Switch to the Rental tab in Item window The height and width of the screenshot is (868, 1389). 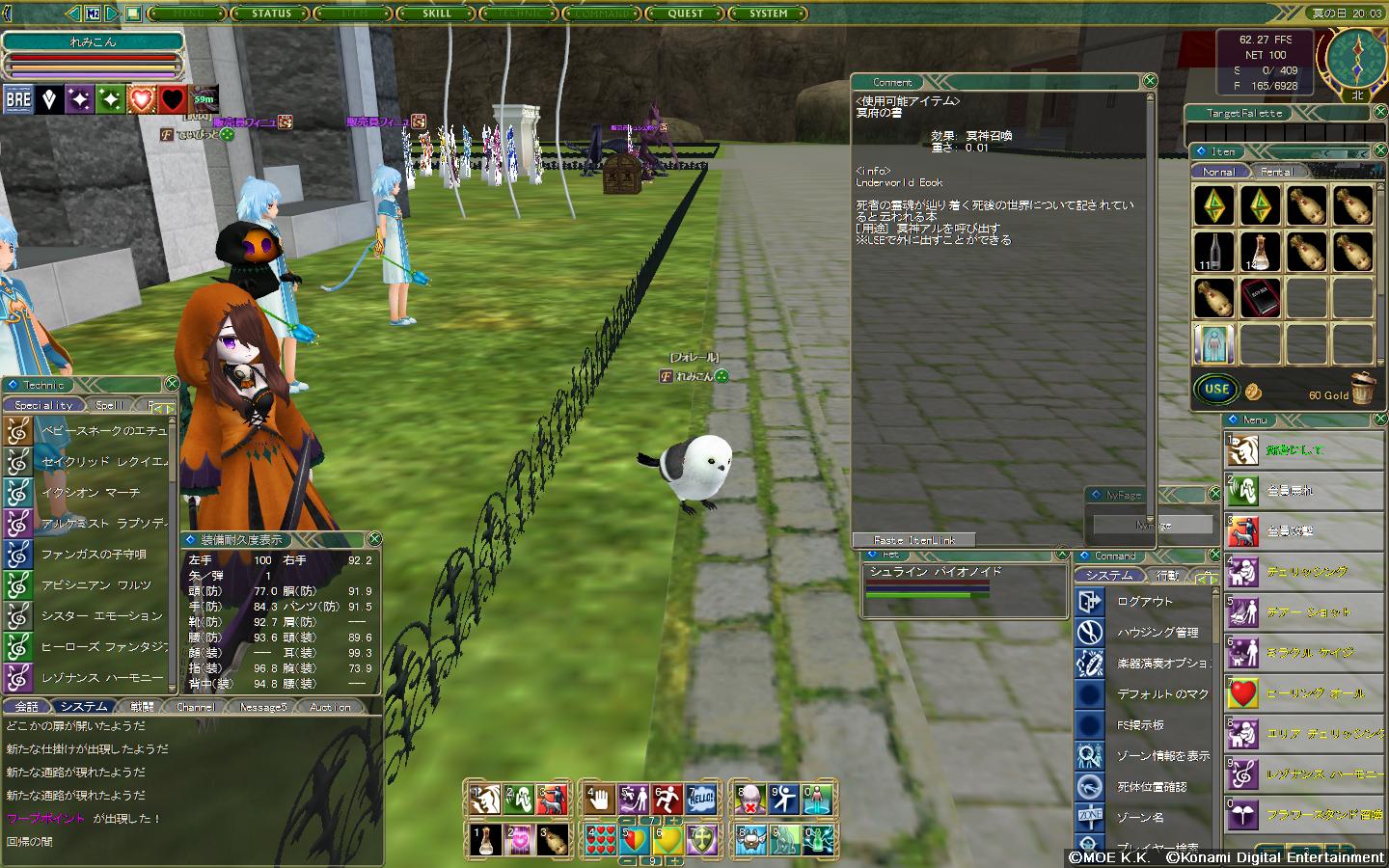click(x=1277, y=172)
